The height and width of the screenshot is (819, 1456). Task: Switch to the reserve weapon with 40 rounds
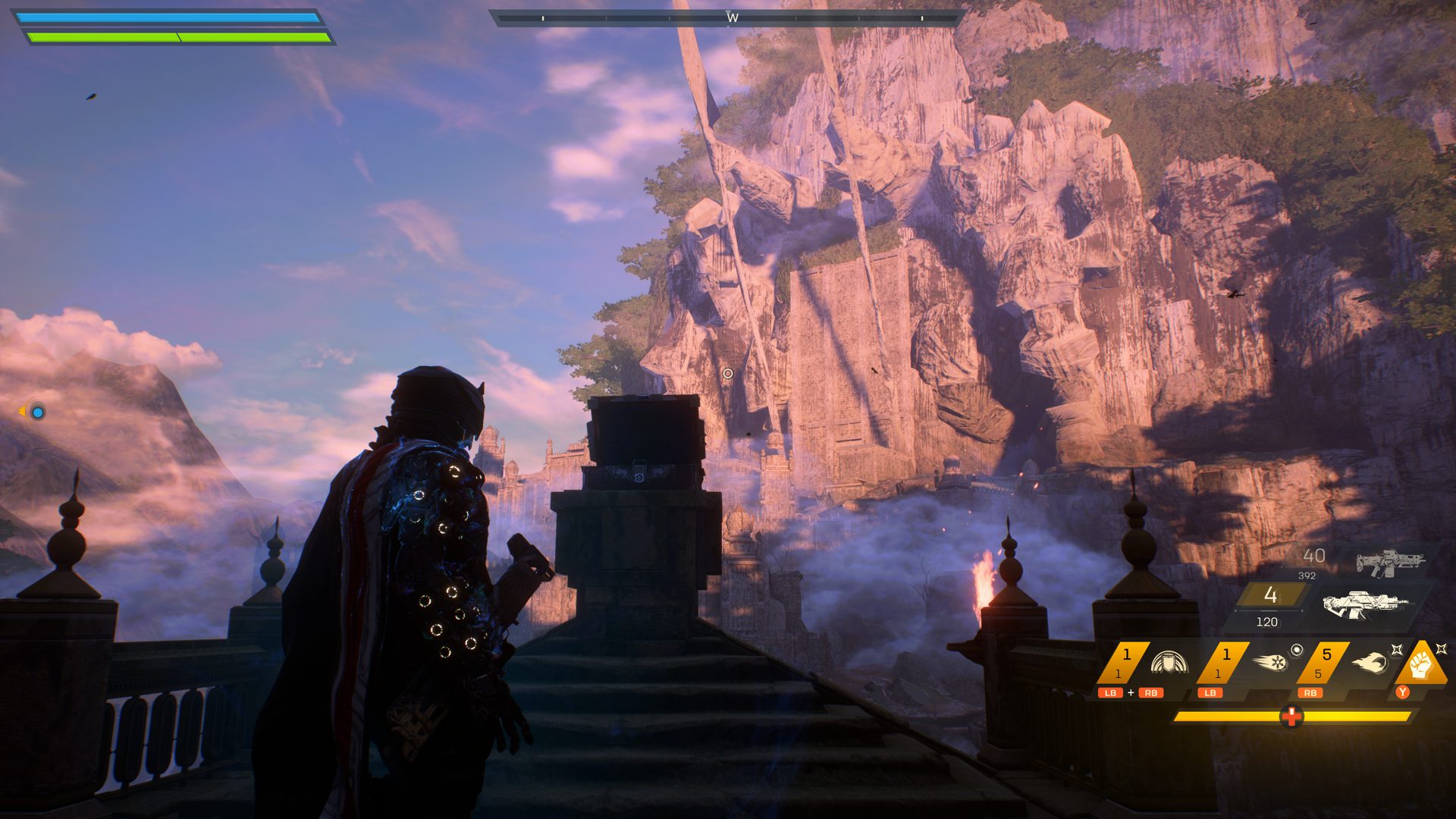[x=1390, y=563]
